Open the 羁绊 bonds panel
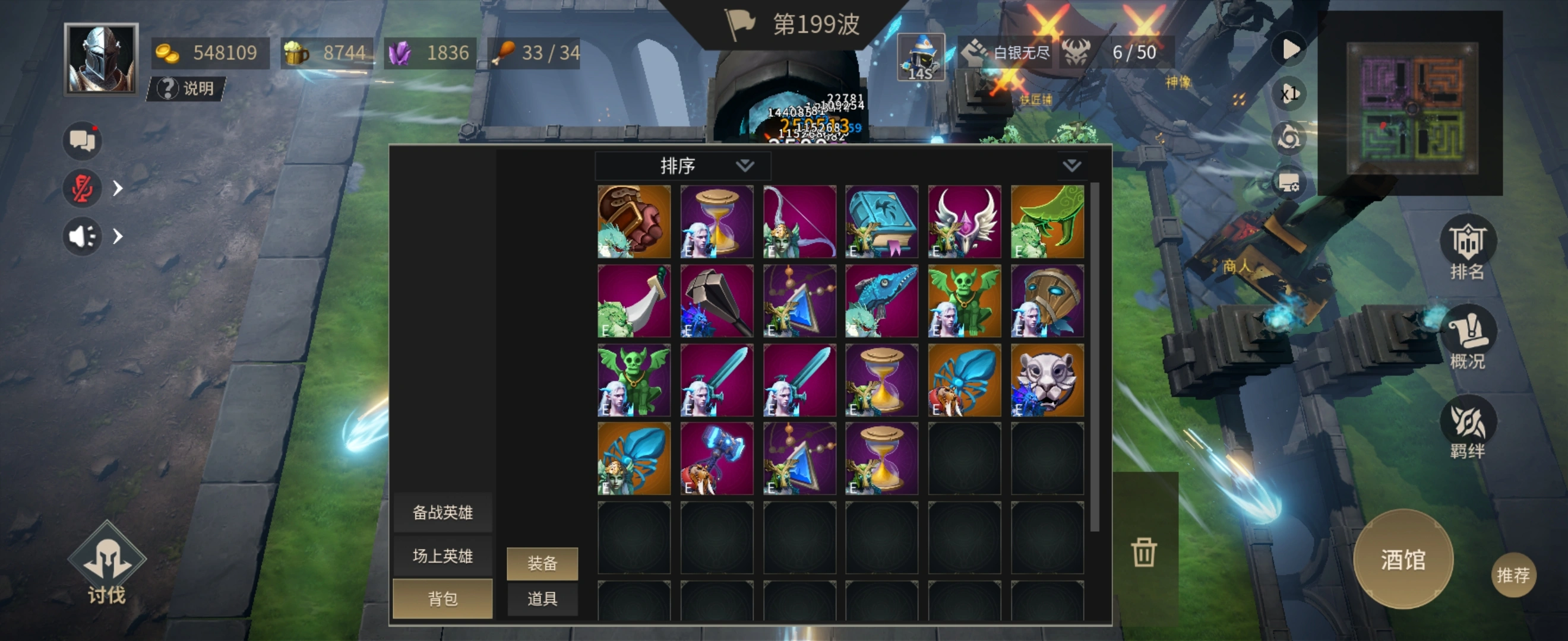The image size is (1568, 641). tap(1467, 428)
